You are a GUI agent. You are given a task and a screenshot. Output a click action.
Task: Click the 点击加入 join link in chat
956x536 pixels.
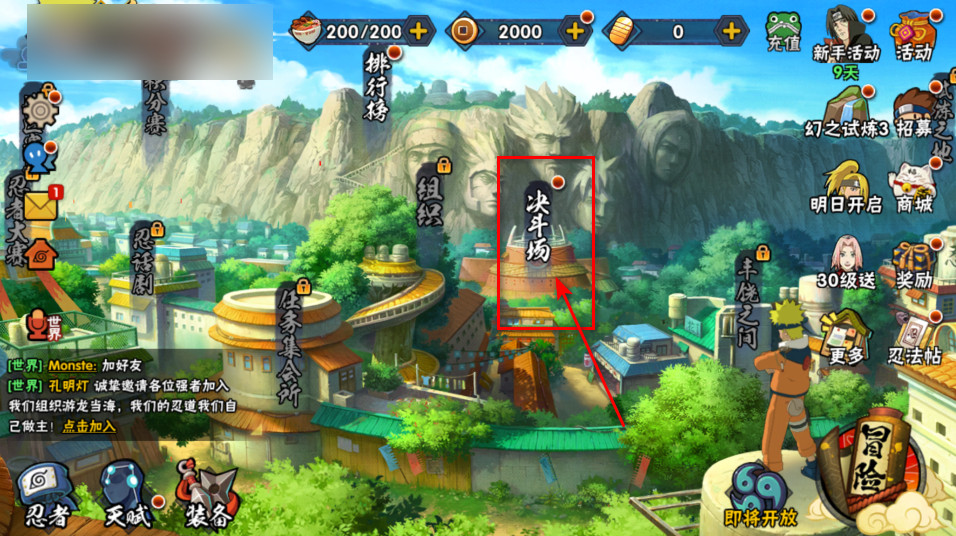[x=89, y=425]
